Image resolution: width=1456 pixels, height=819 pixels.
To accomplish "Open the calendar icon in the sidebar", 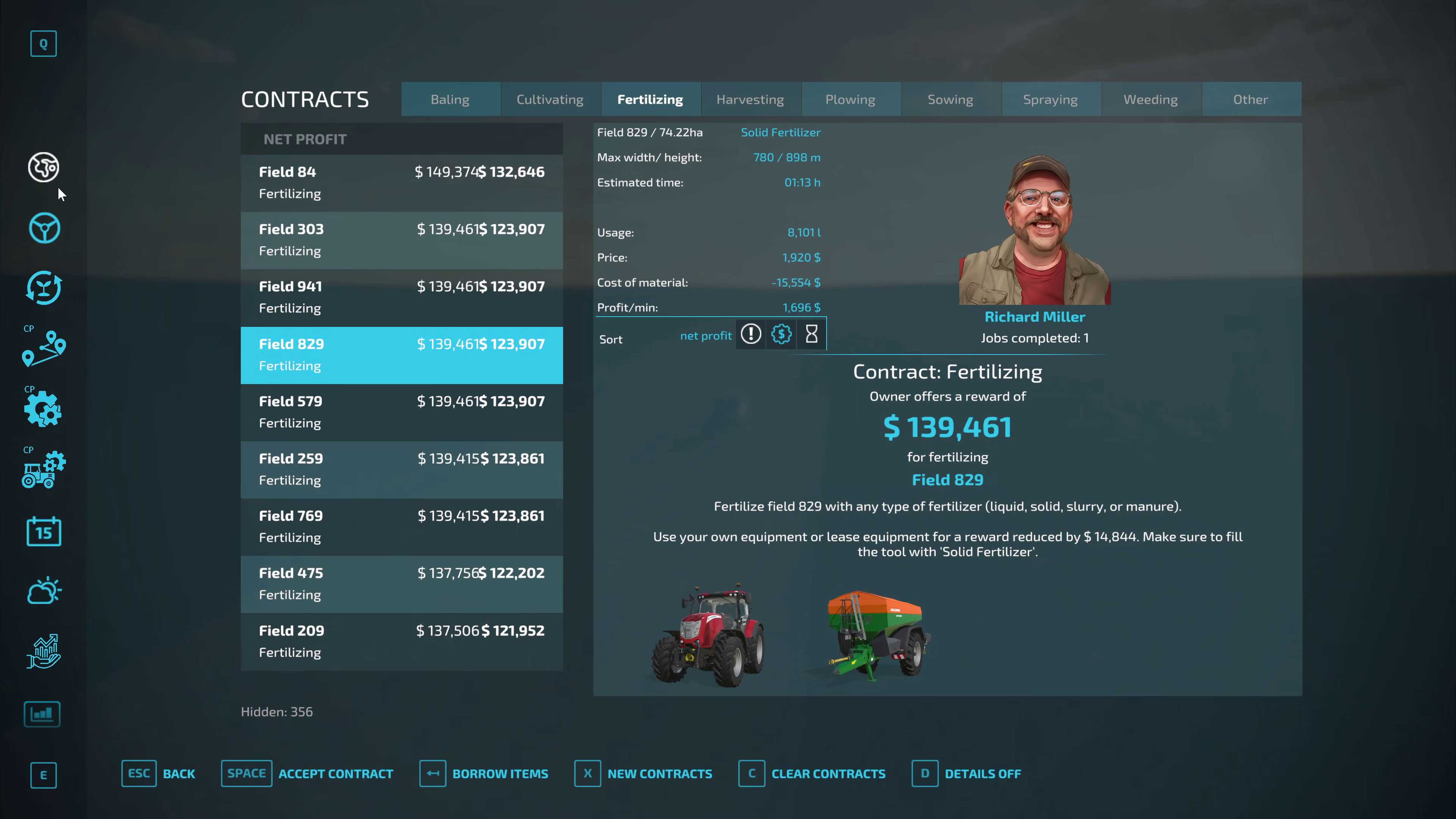I will 44,531.
